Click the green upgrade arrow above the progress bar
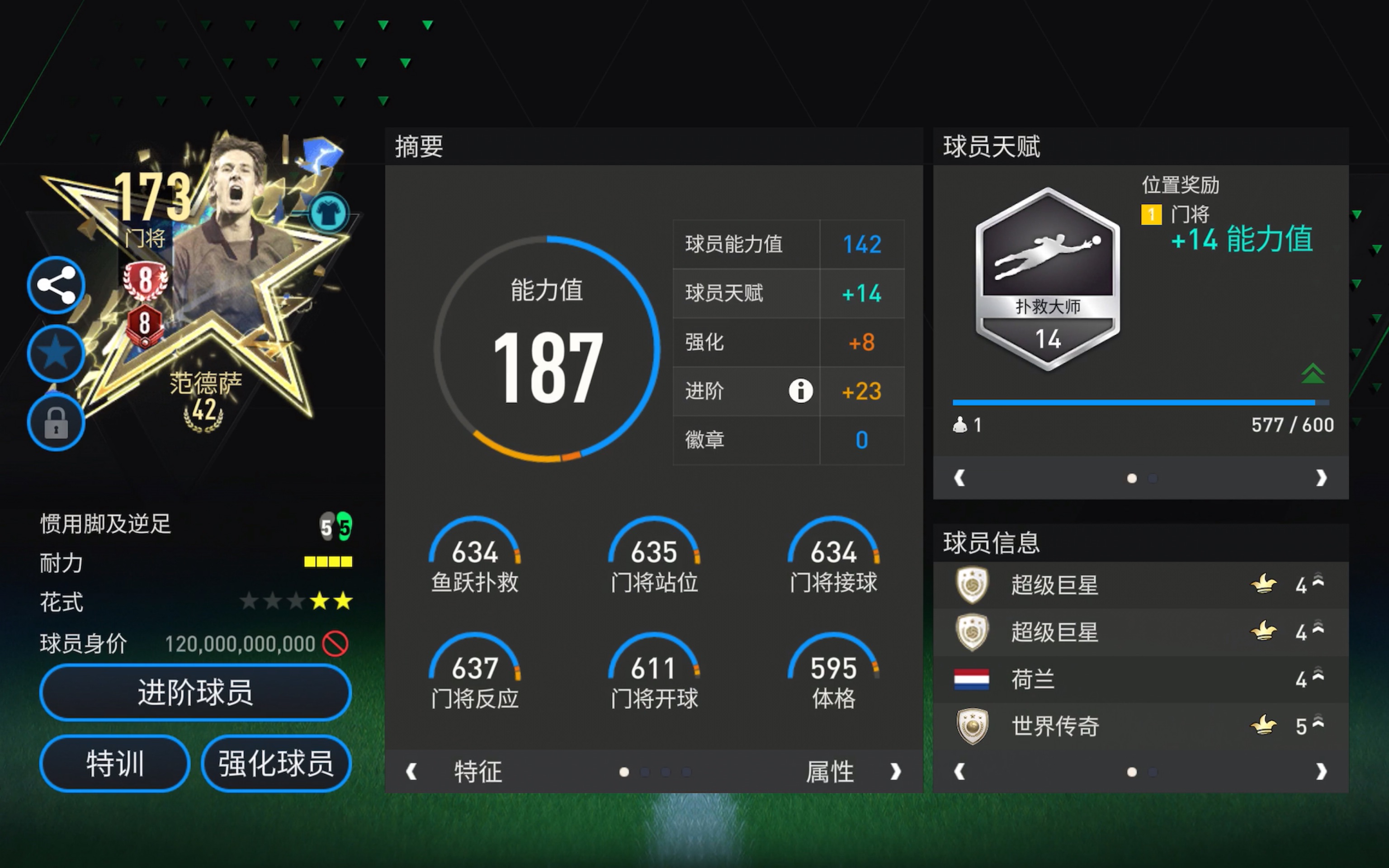The height and width of the screenshot is (868, 1389). click(x=1313, y=374)
